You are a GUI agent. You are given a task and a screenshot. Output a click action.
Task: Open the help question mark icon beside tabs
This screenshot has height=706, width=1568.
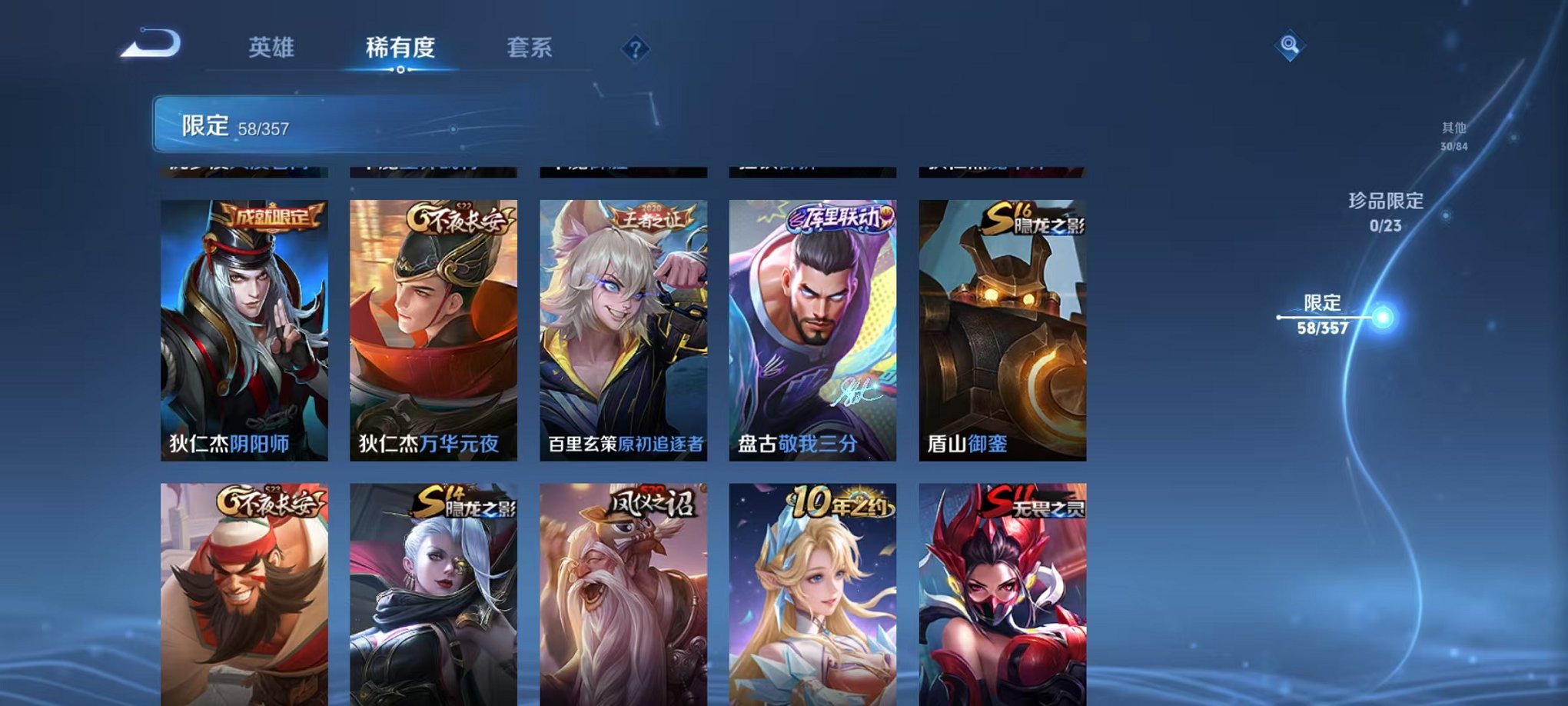(633, 49)
